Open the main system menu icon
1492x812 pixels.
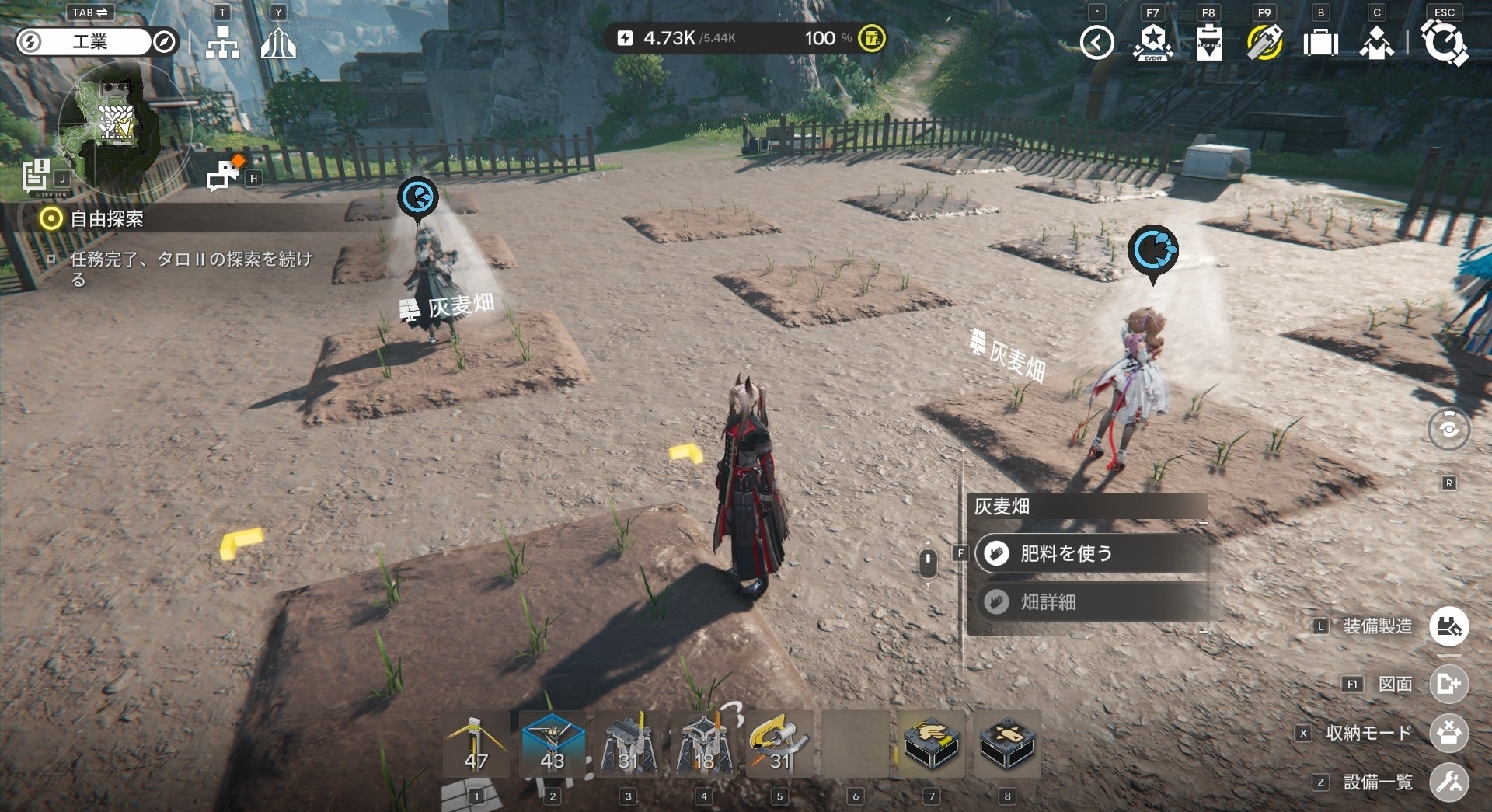pyautogui.click(x=1444, y=43)
